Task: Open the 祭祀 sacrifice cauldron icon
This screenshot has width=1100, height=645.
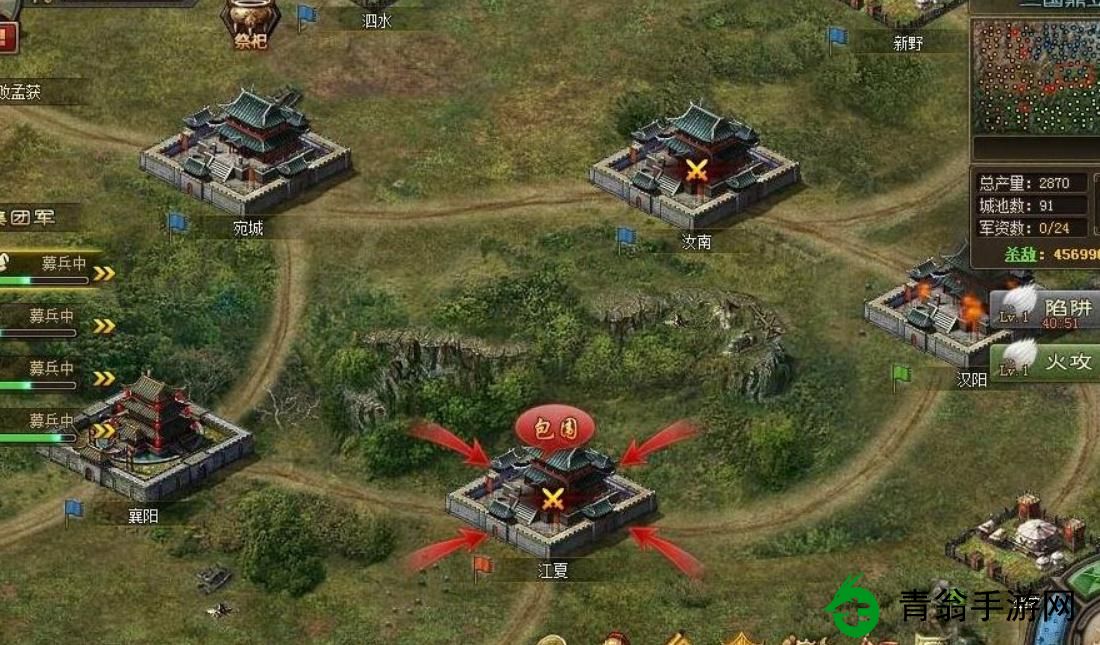Action: 248,24
